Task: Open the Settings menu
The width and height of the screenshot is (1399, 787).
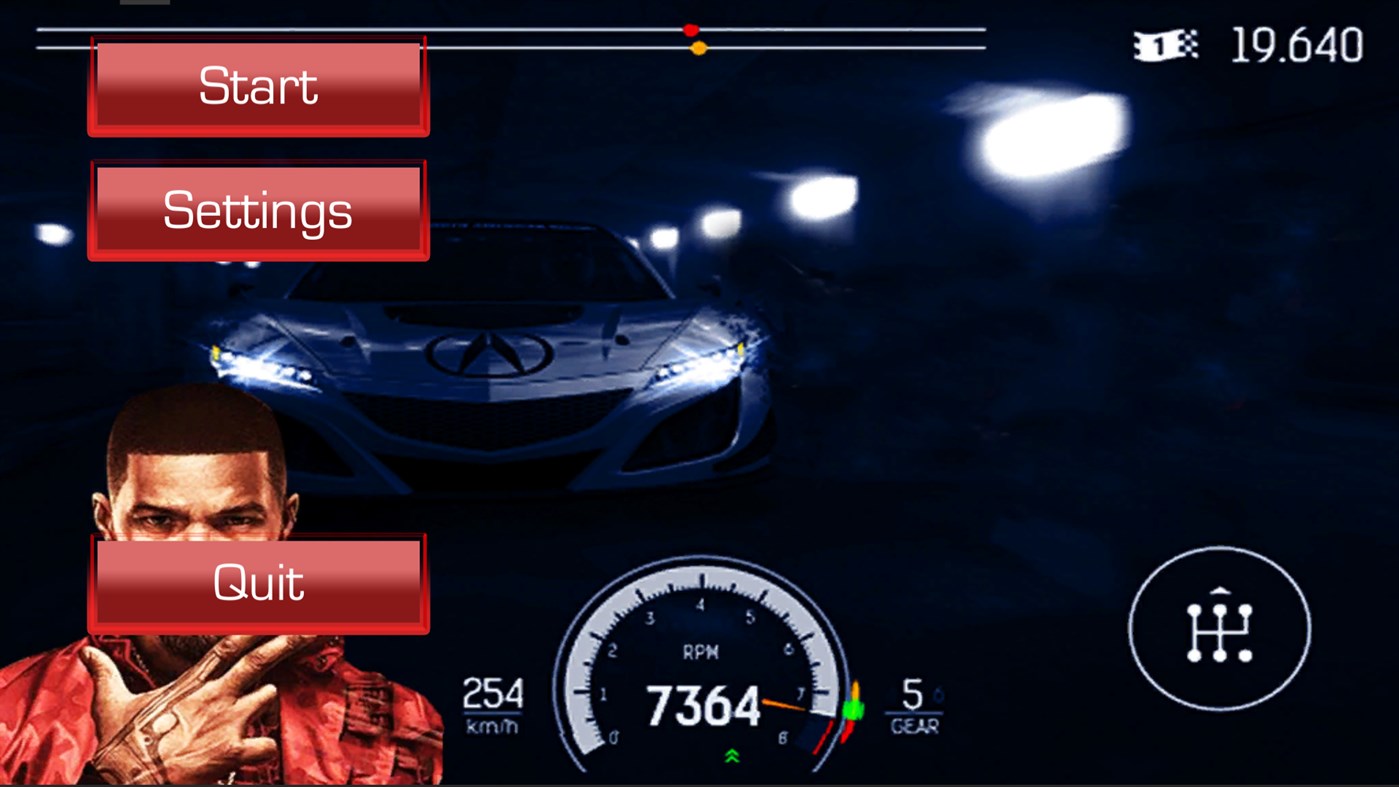Action: 258,209
